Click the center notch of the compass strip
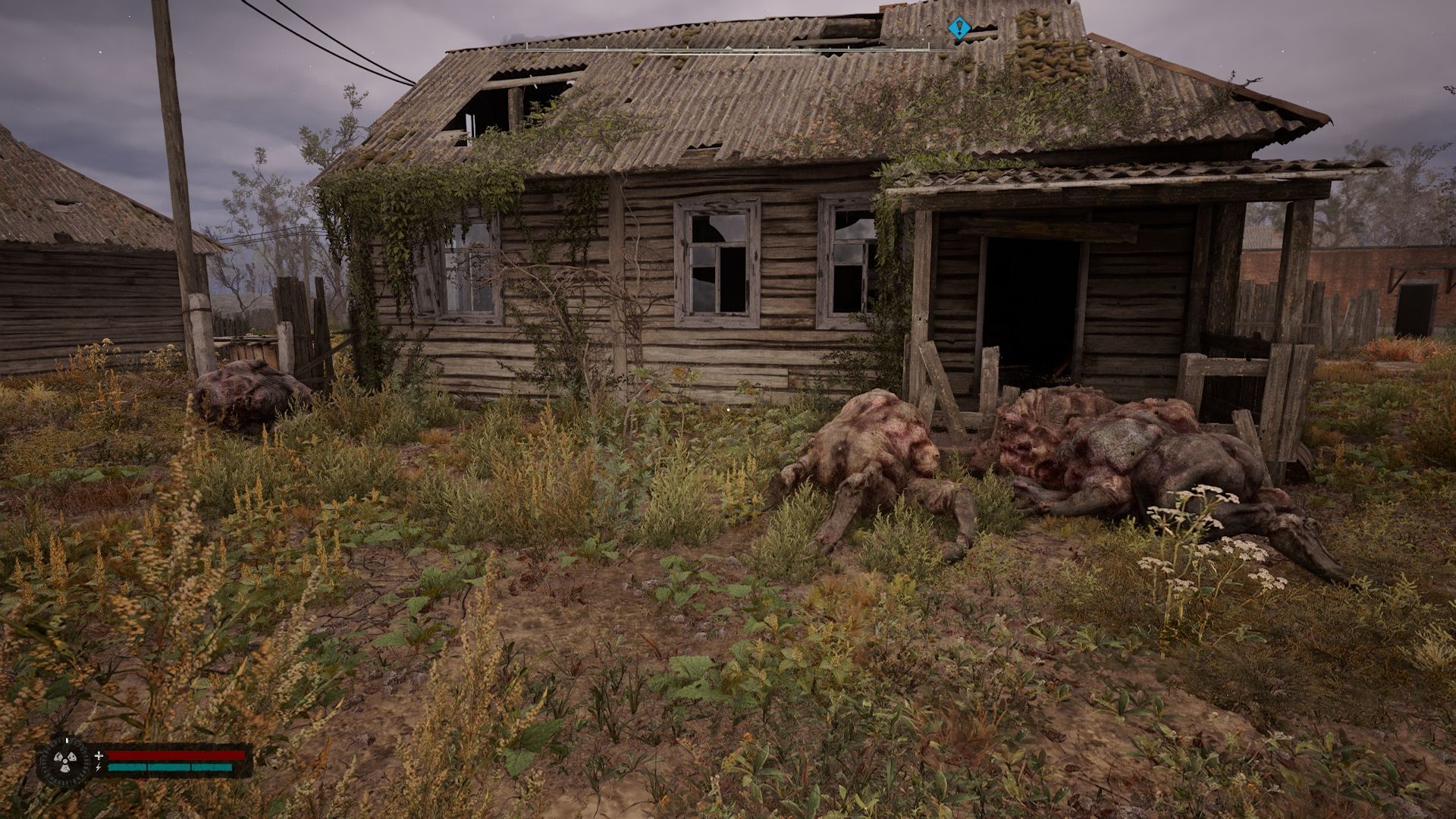The image size is (1456, 819). [728, 49]
